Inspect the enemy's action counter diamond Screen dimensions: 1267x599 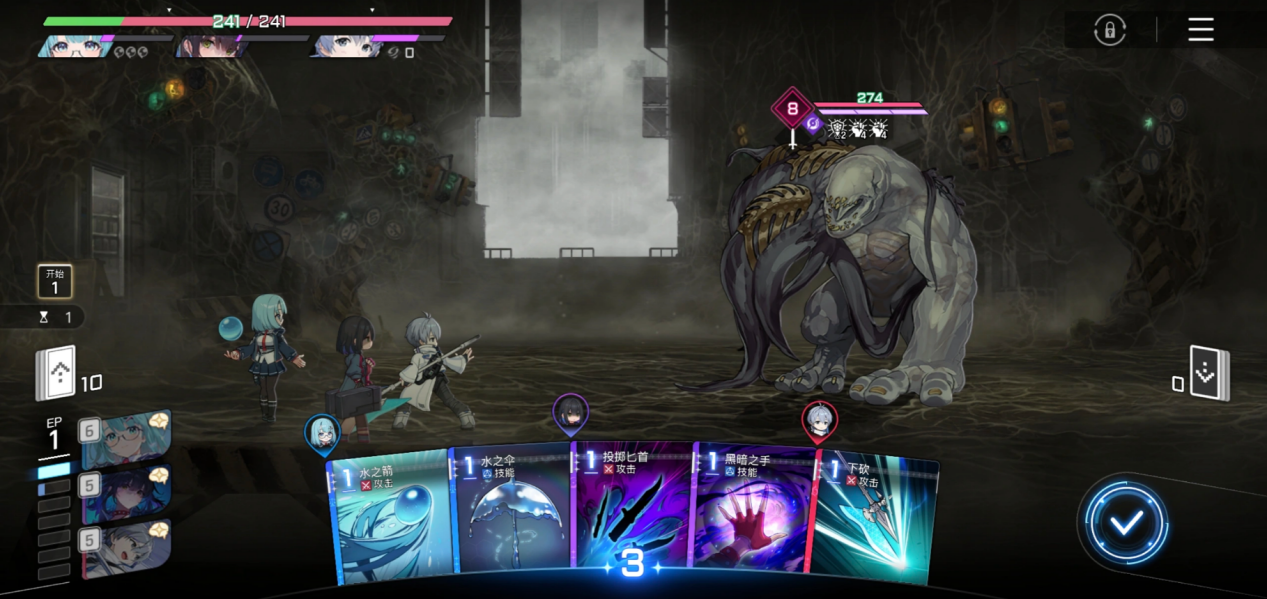793,109
